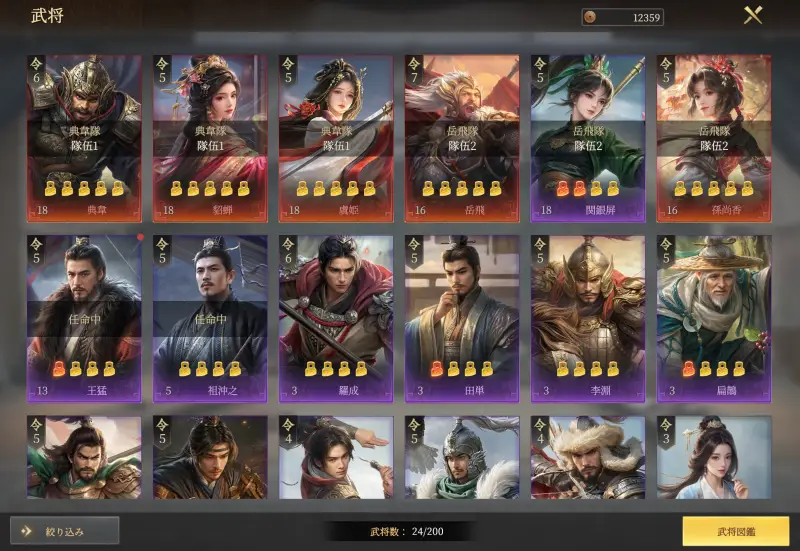800x551 pixels.
Task: Open the 絞り込み filter
Action: point(65,530)
